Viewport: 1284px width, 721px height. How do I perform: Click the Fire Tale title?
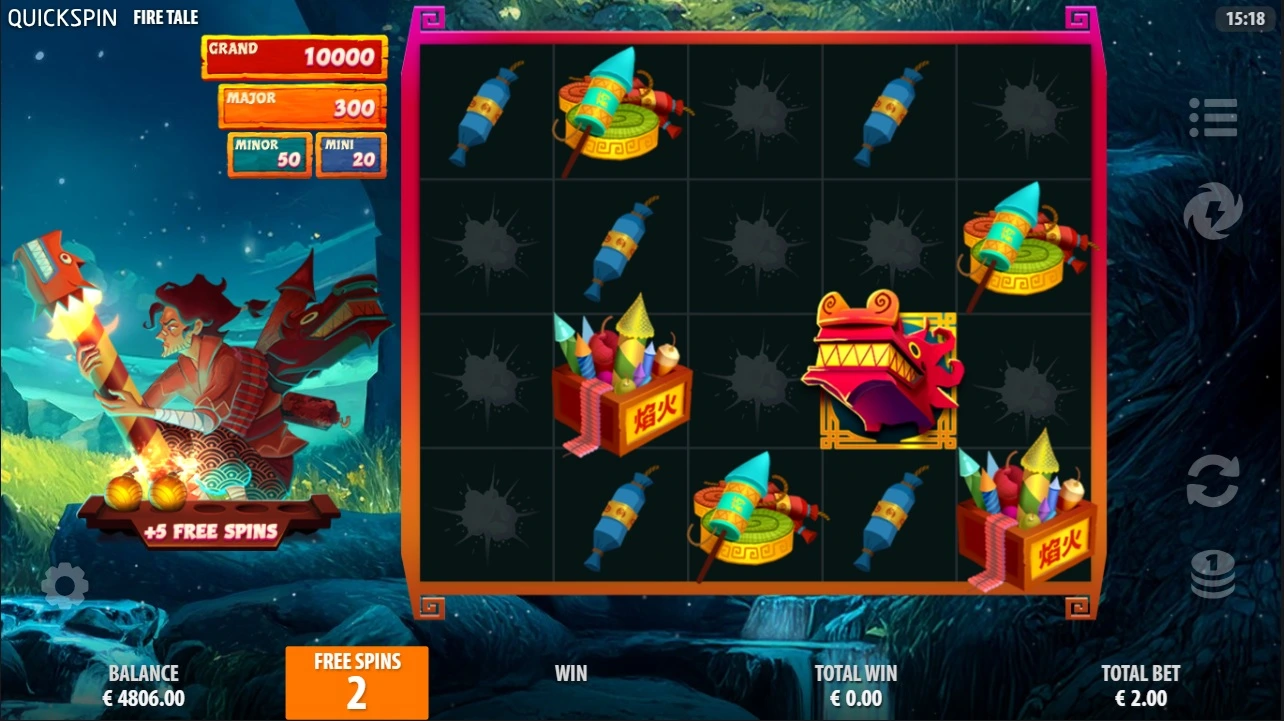coord(166,16)
